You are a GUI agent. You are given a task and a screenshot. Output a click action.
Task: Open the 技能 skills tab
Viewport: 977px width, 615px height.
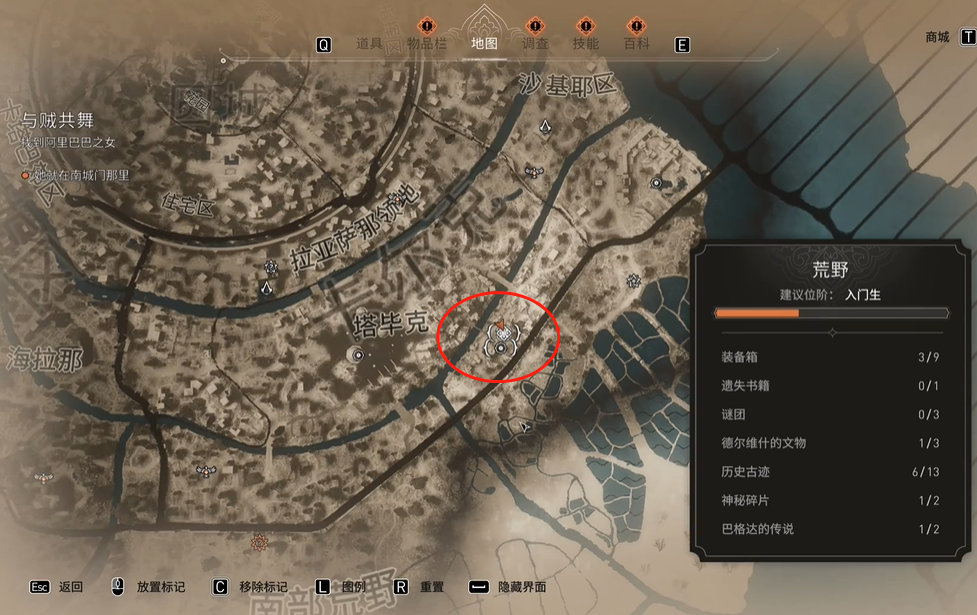[585, 44]
